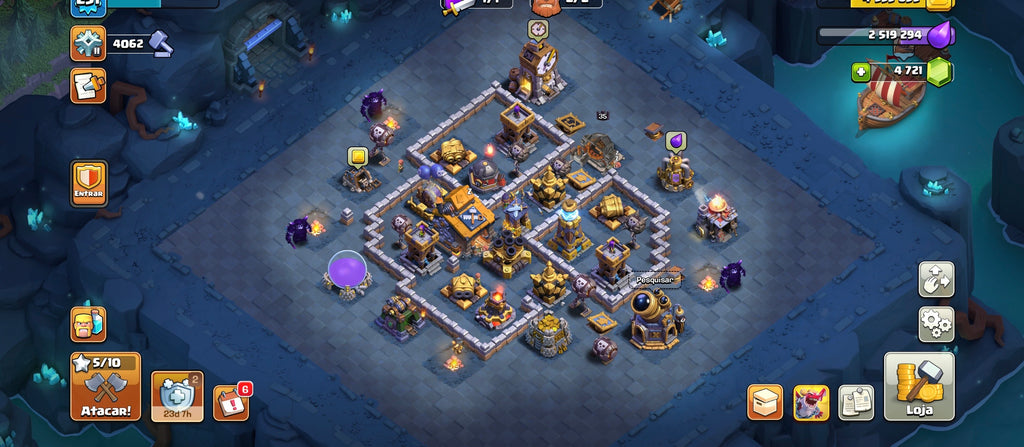The image size is (1024, 447).
Task: Open the red monster event icon
Action: coord(811,402)
